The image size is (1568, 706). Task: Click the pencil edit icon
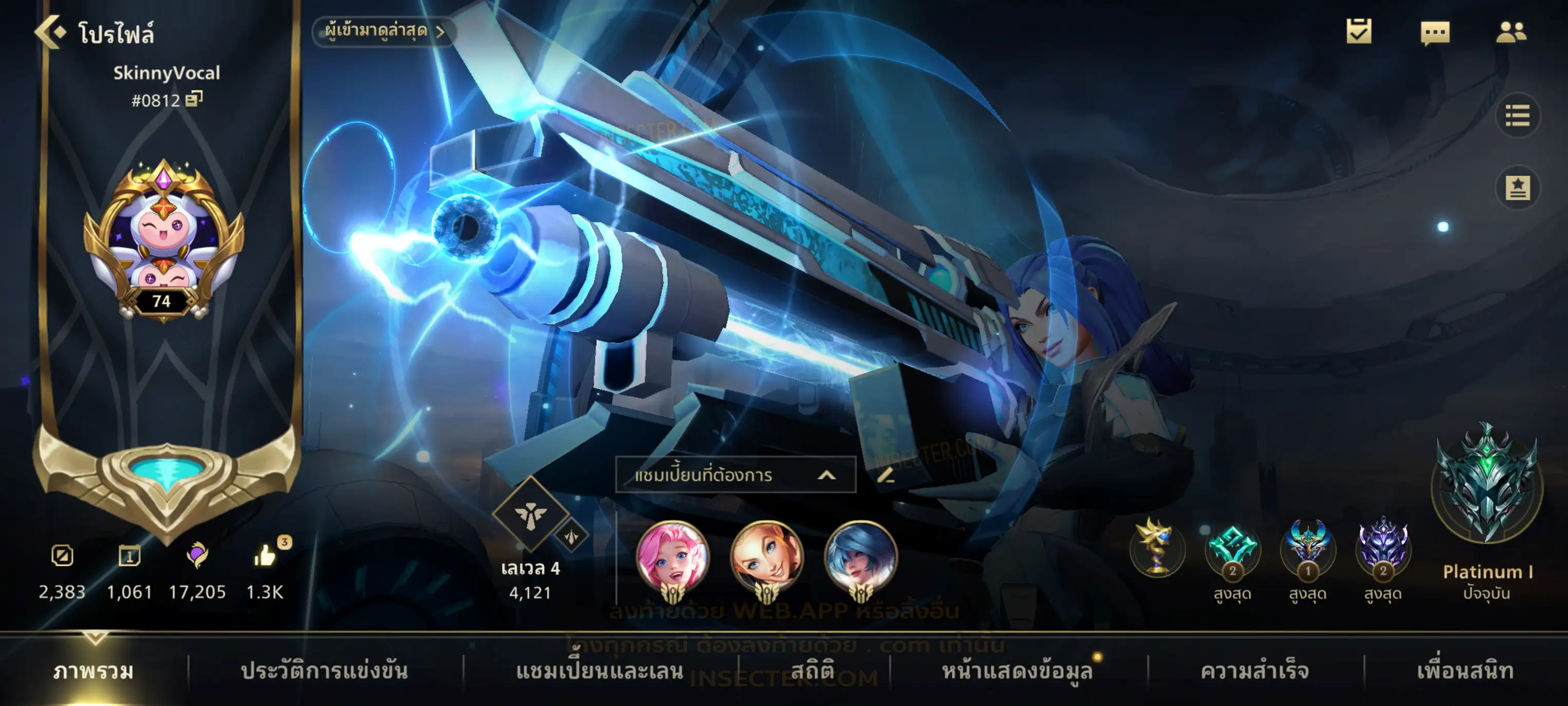tap(886, 475)
